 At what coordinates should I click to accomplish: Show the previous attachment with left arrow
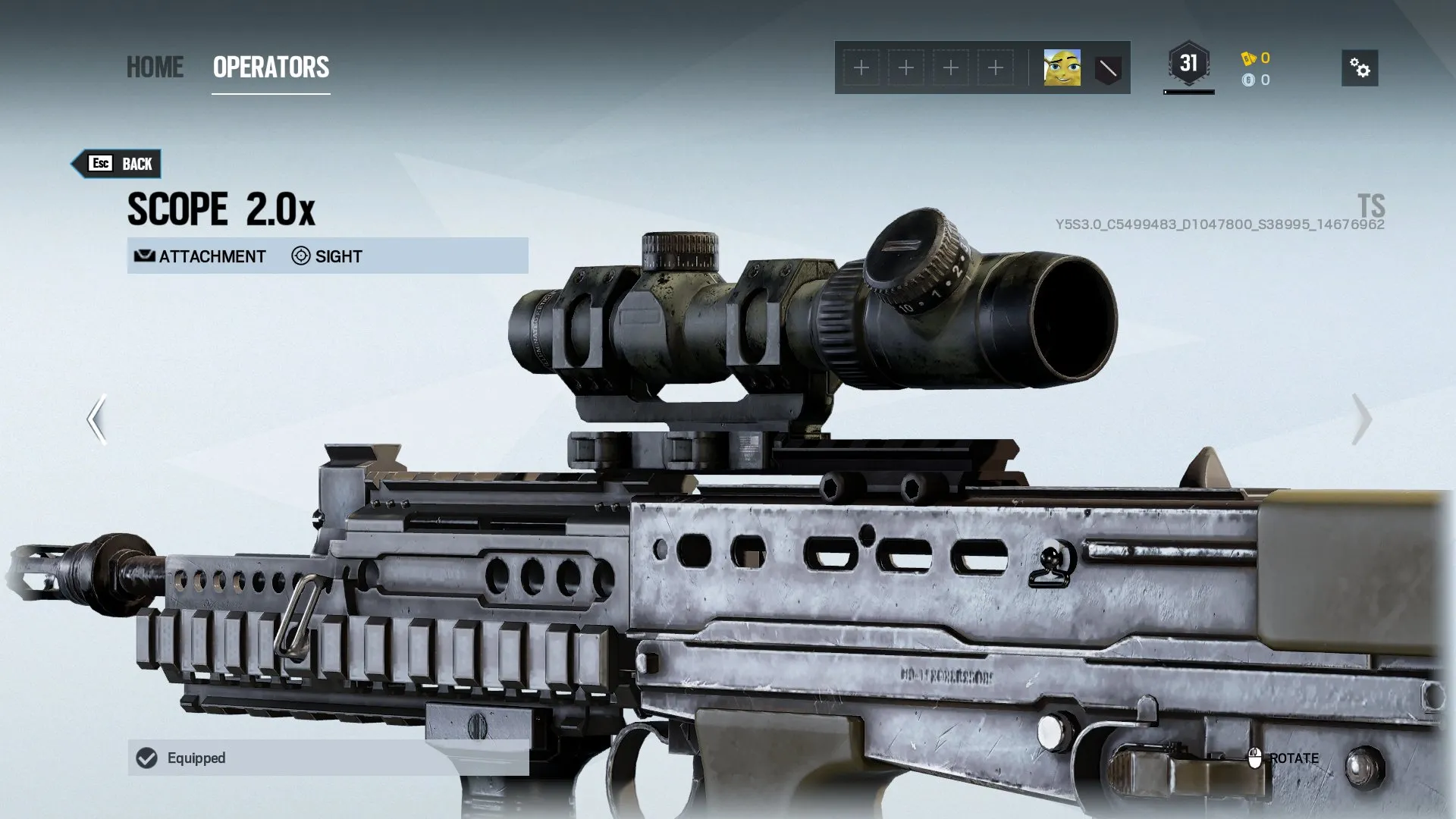(x=96, y=419)
